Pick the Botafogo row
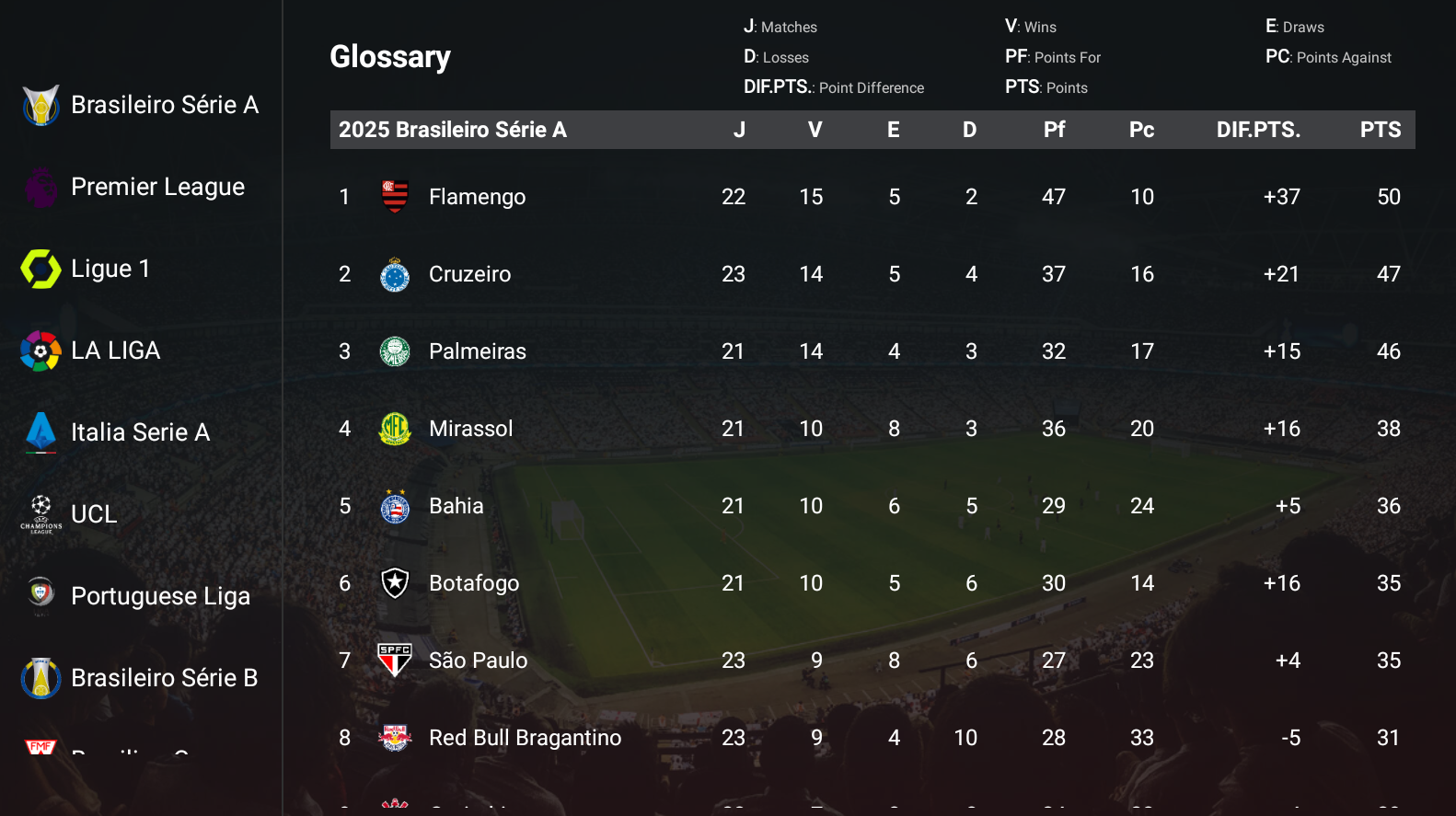Image resolution: width=1456 pixels, height=816 pixels. click(473, 583)
